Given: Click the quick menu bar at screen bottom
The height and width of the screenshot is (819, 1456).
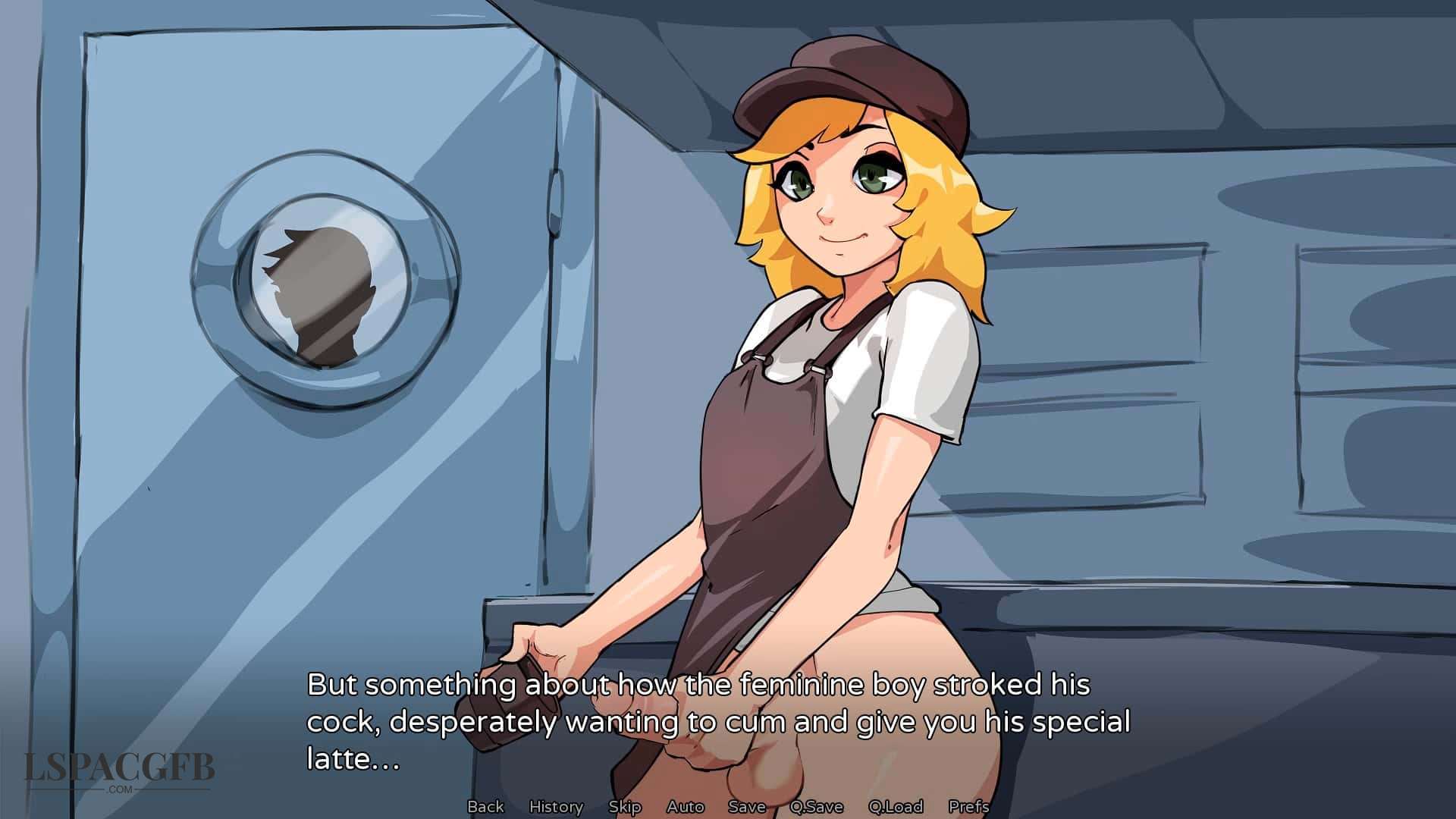Looking at the screenshot, I should [x=728, y=807].
